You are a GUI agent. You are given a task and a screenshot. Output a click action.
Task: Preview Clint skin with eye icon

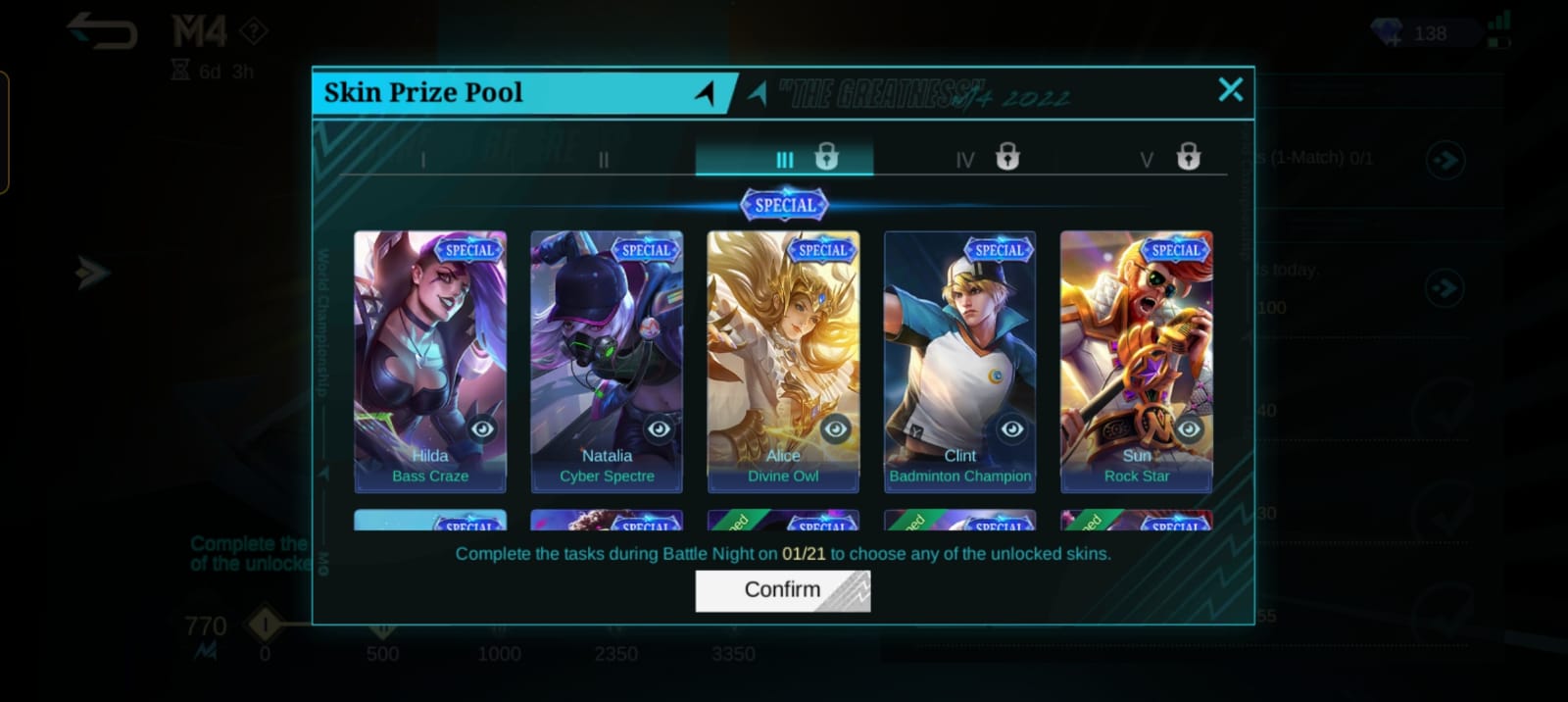pyautogui.click(x=1011, y=428)
